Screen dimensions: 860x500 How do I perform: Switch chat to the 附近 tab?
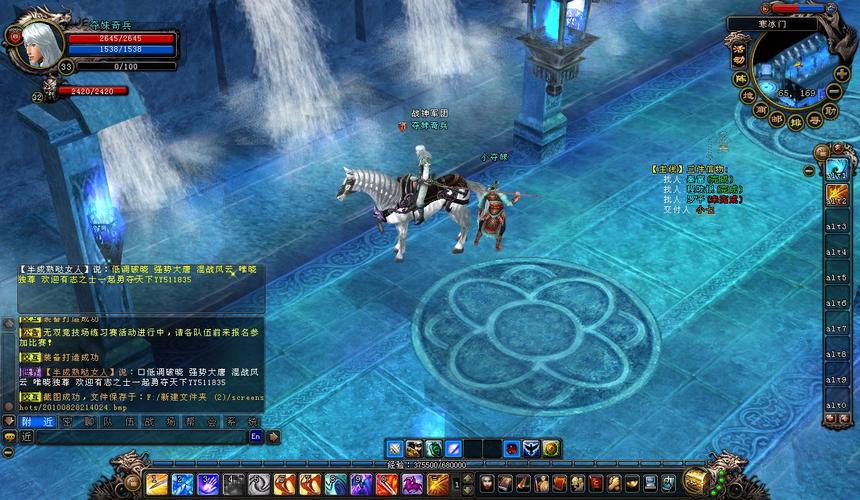click(37, 421)
